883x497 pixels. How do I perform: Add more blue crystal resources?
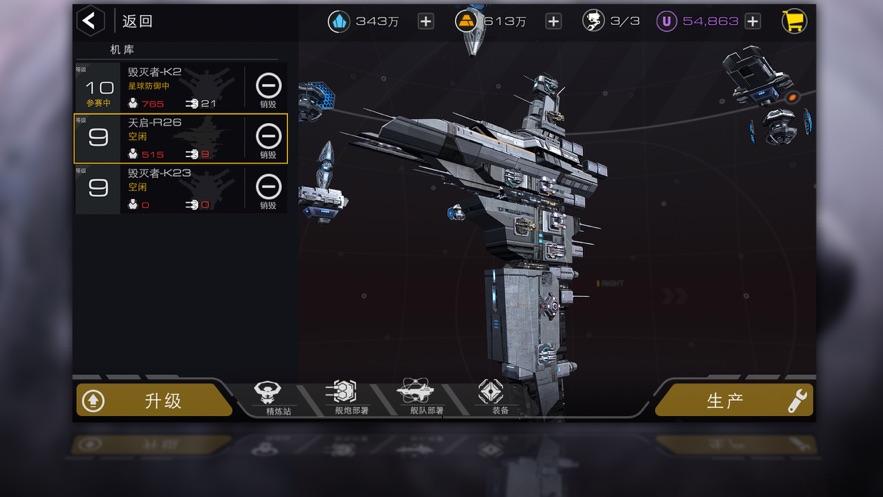[x=426, y=21]
